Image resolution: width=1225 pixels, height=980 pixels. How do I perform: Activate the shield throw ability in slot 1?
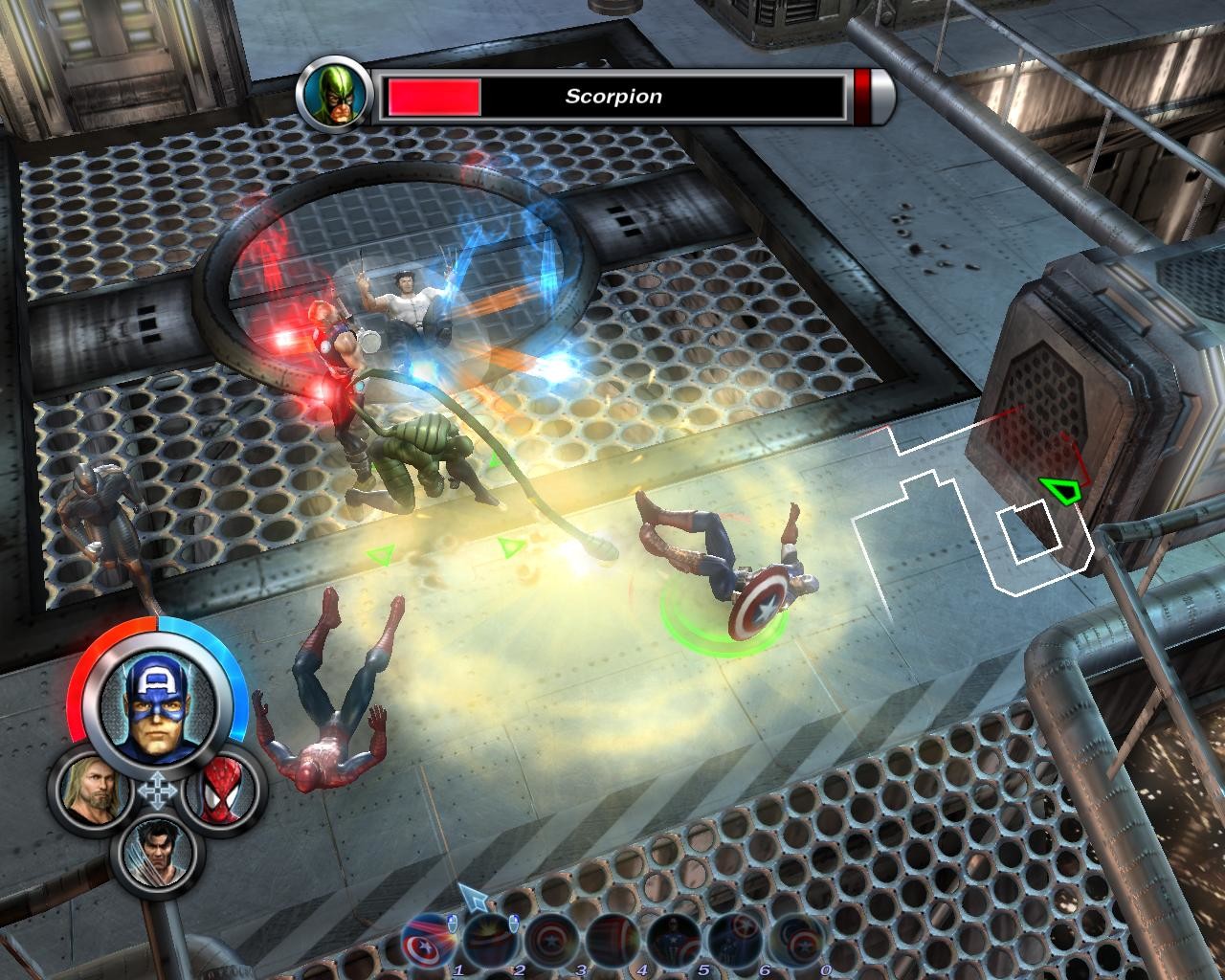click(x=430, y=942)
